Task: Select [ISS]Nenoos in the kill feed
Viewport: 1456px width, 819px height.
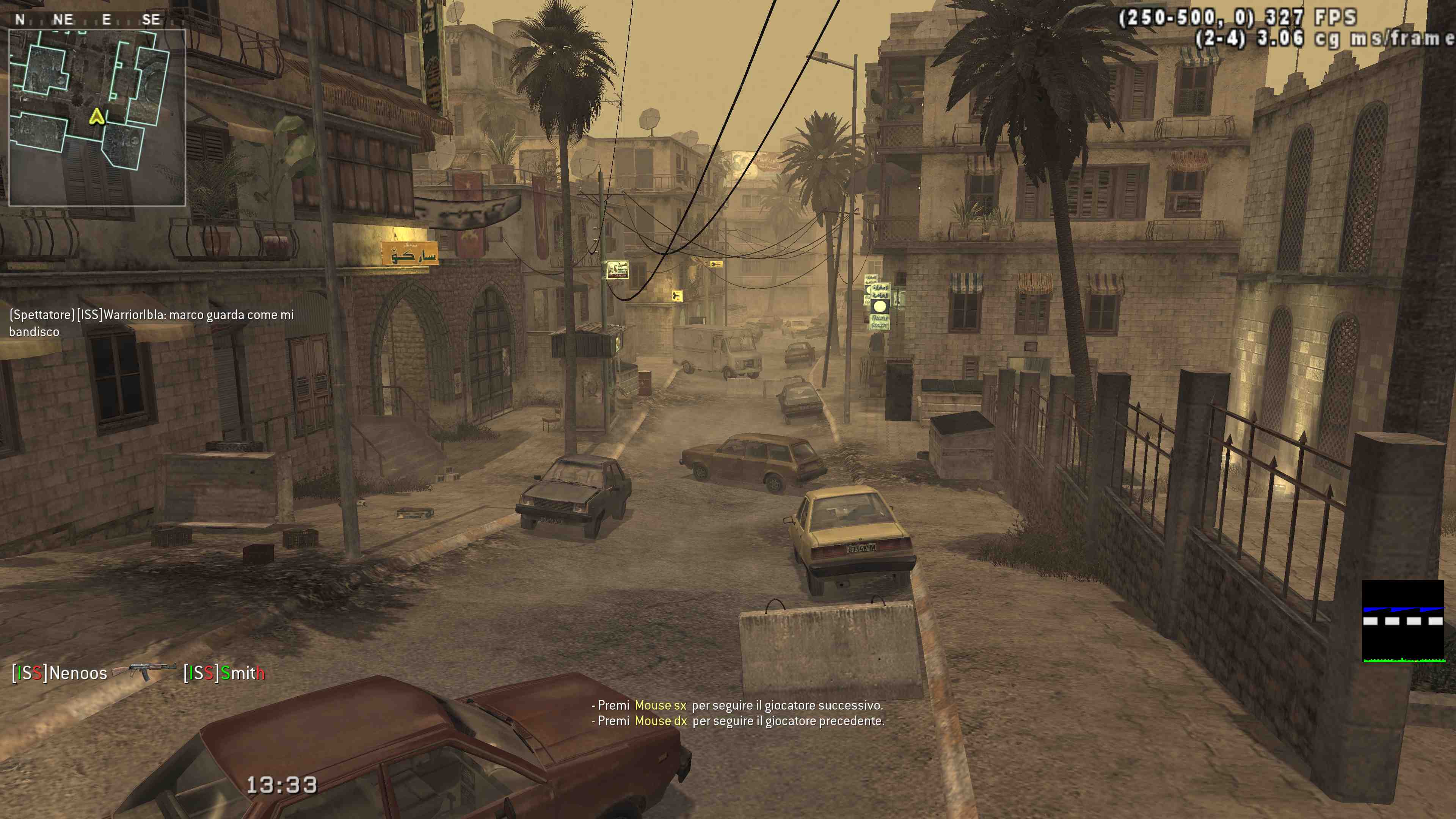Action: click(60, 673)
